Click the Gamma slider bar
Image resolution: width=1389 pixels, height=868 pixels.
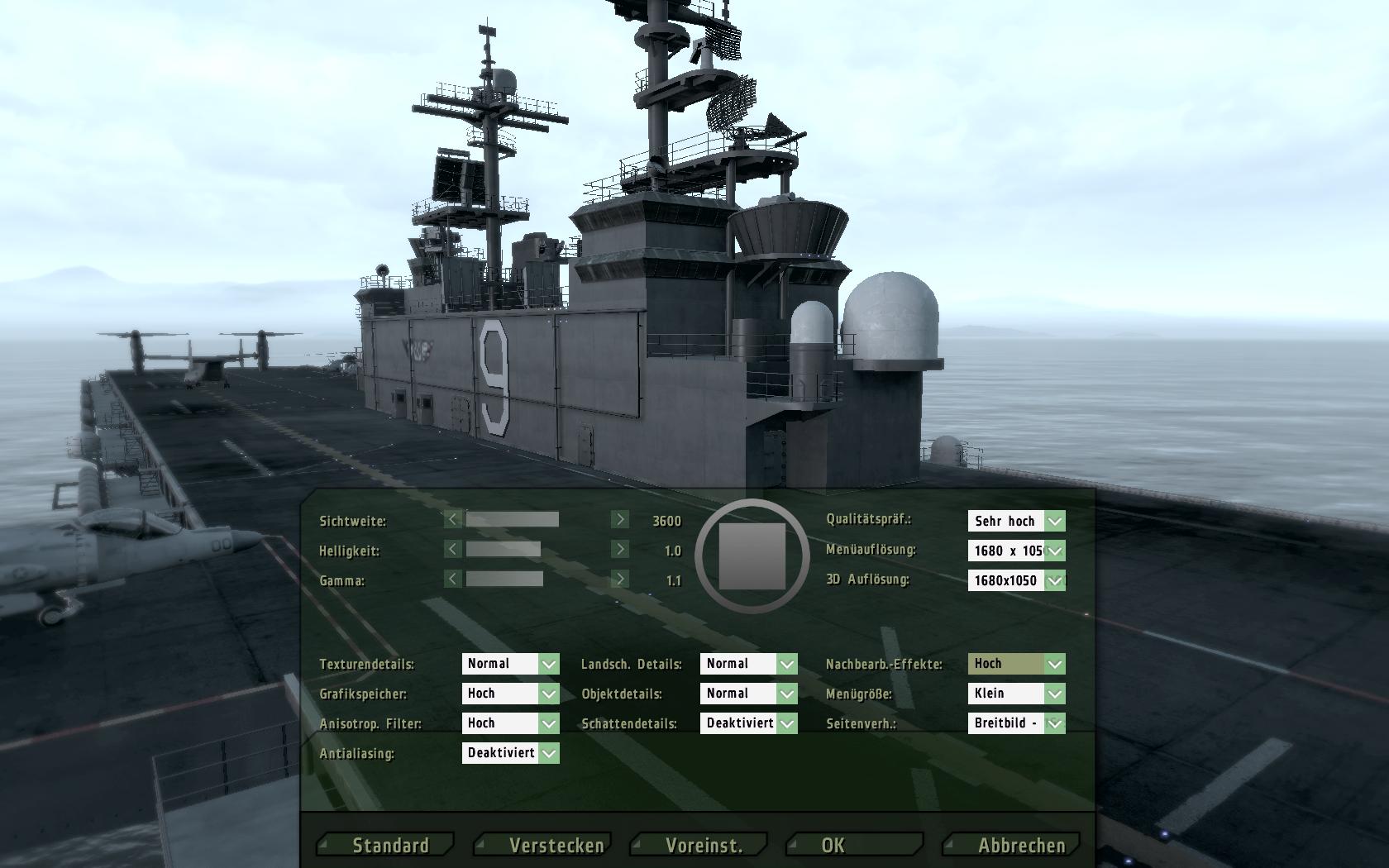(x=504, y=579)
